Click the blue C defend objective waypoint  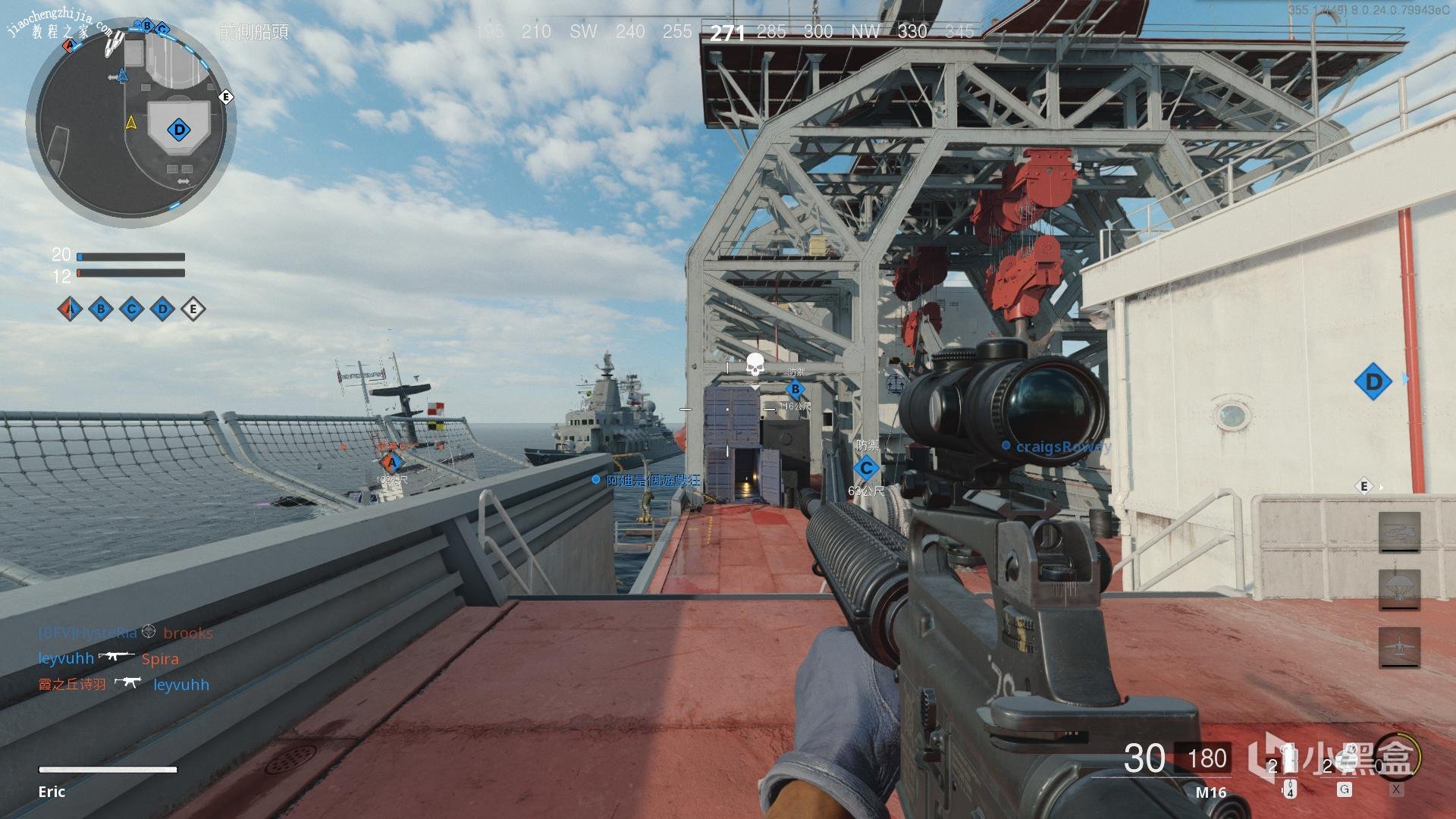pyautogui.click(x=866, y=468)
